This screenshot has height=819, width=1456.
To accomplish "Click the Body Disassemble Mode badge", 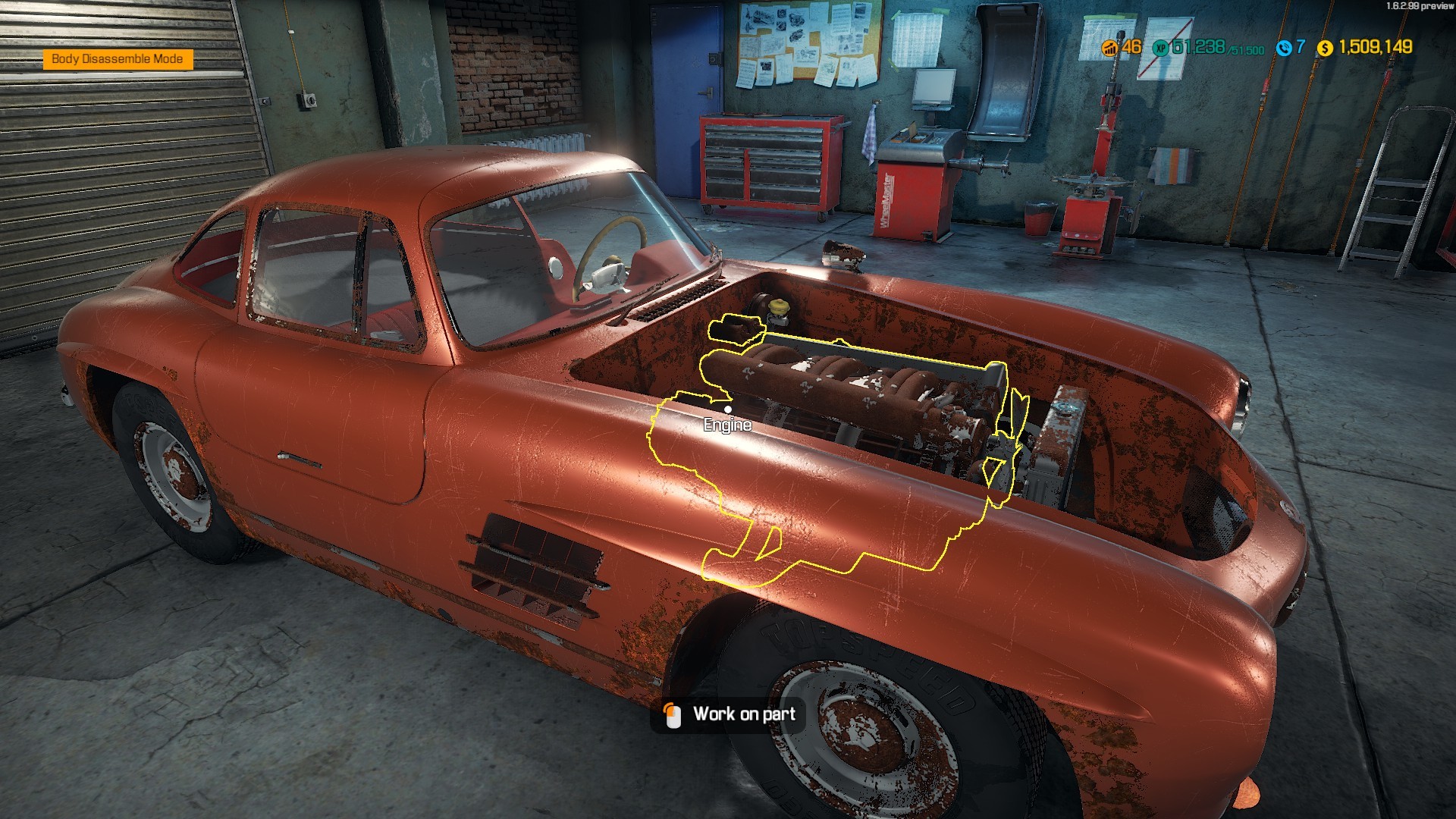I will point(118,58).
